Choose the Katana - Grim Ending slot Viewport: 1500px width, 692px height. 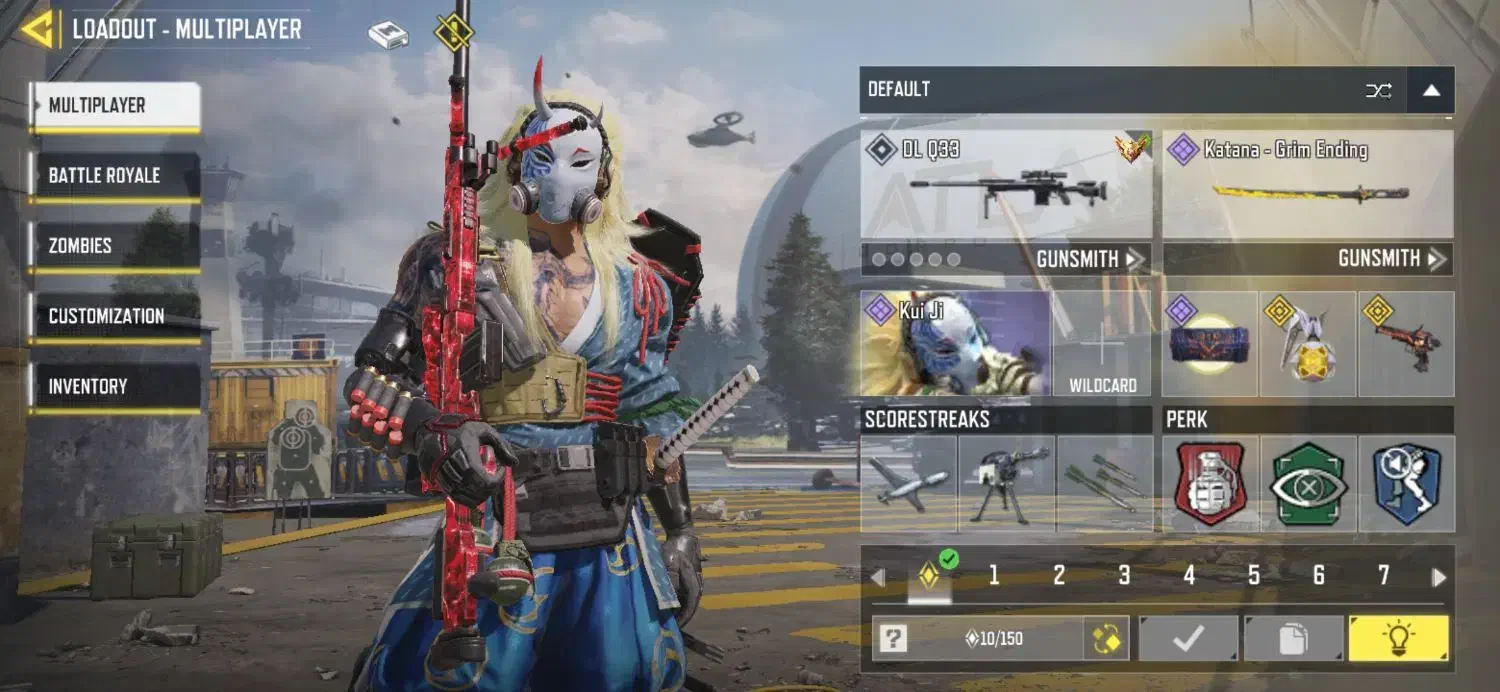coord(1308,185)
